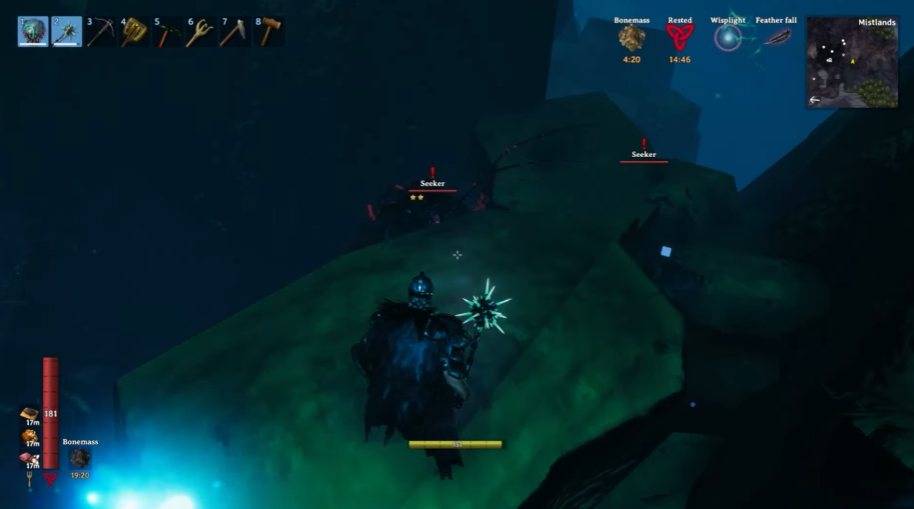Click the red Rested status icon
The width and height of the screenshot is (914, 509).
click(x=680, y=38)
